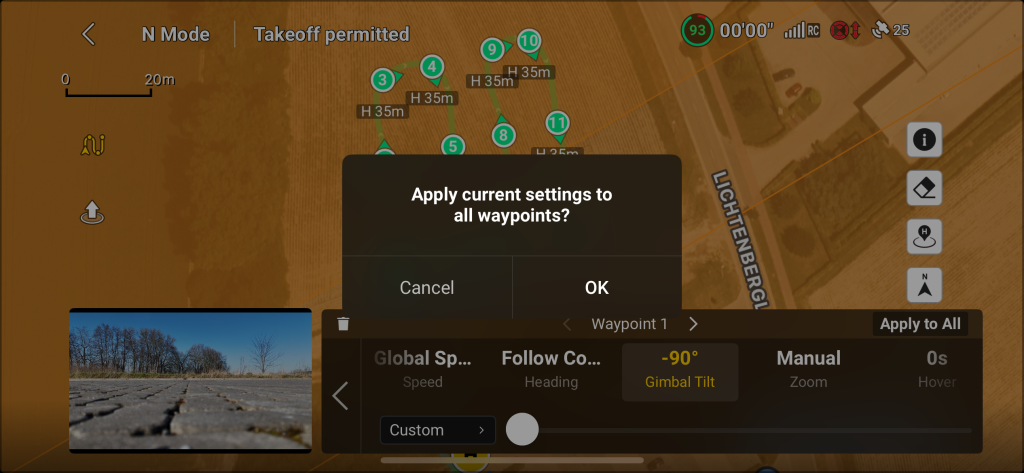
Task: Select the Global Speed setting
Action: (422, 368)
